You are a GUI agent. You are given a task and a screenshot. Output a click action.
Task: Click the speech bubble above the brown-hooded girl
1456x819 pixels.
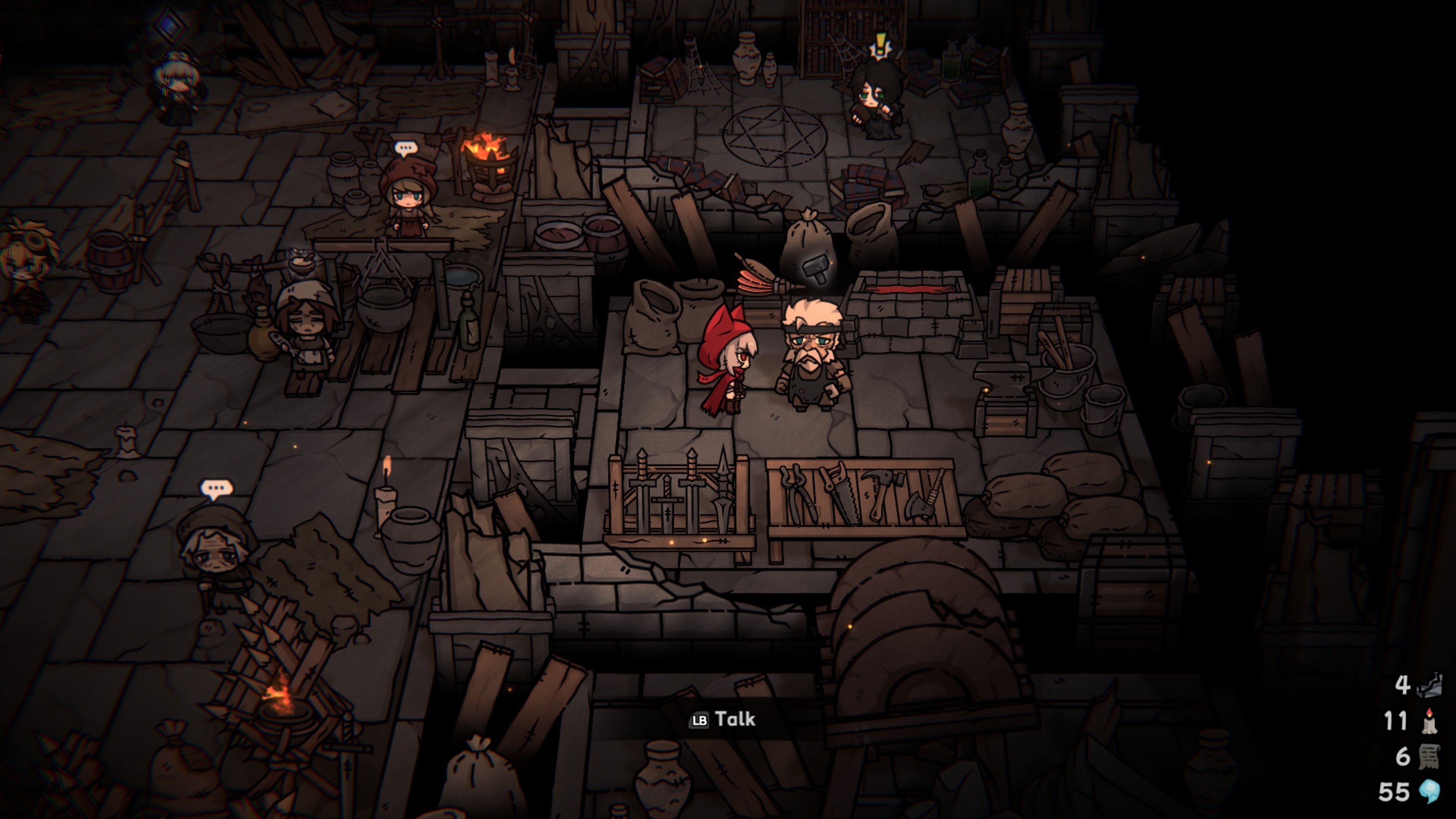point(406,149)
